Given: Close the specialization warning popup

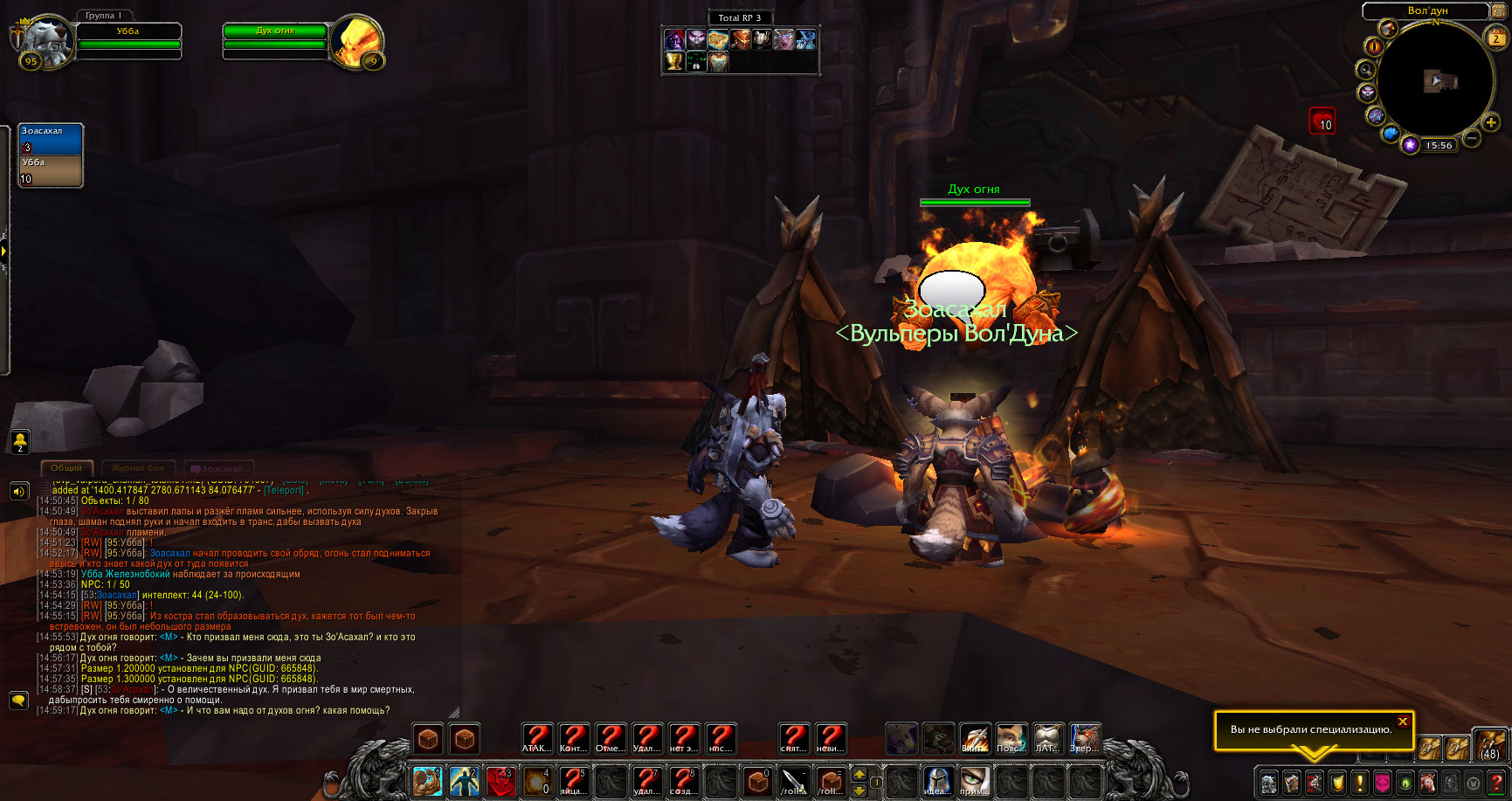Looking at the screenshot, I should tap(1402, 722).
